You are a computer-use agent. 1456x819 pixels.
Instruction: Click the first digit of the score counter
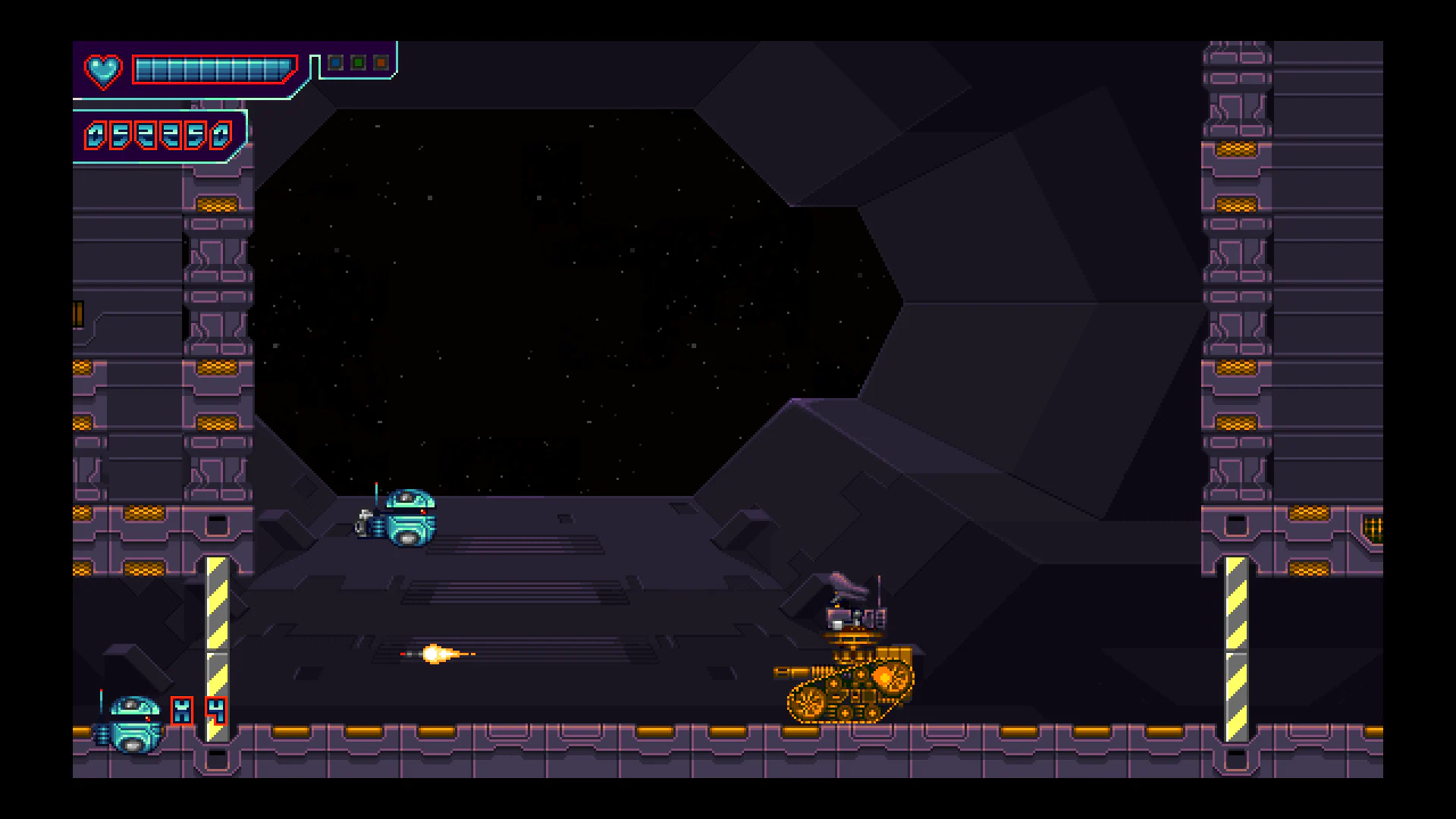click(x=95, y=136)
